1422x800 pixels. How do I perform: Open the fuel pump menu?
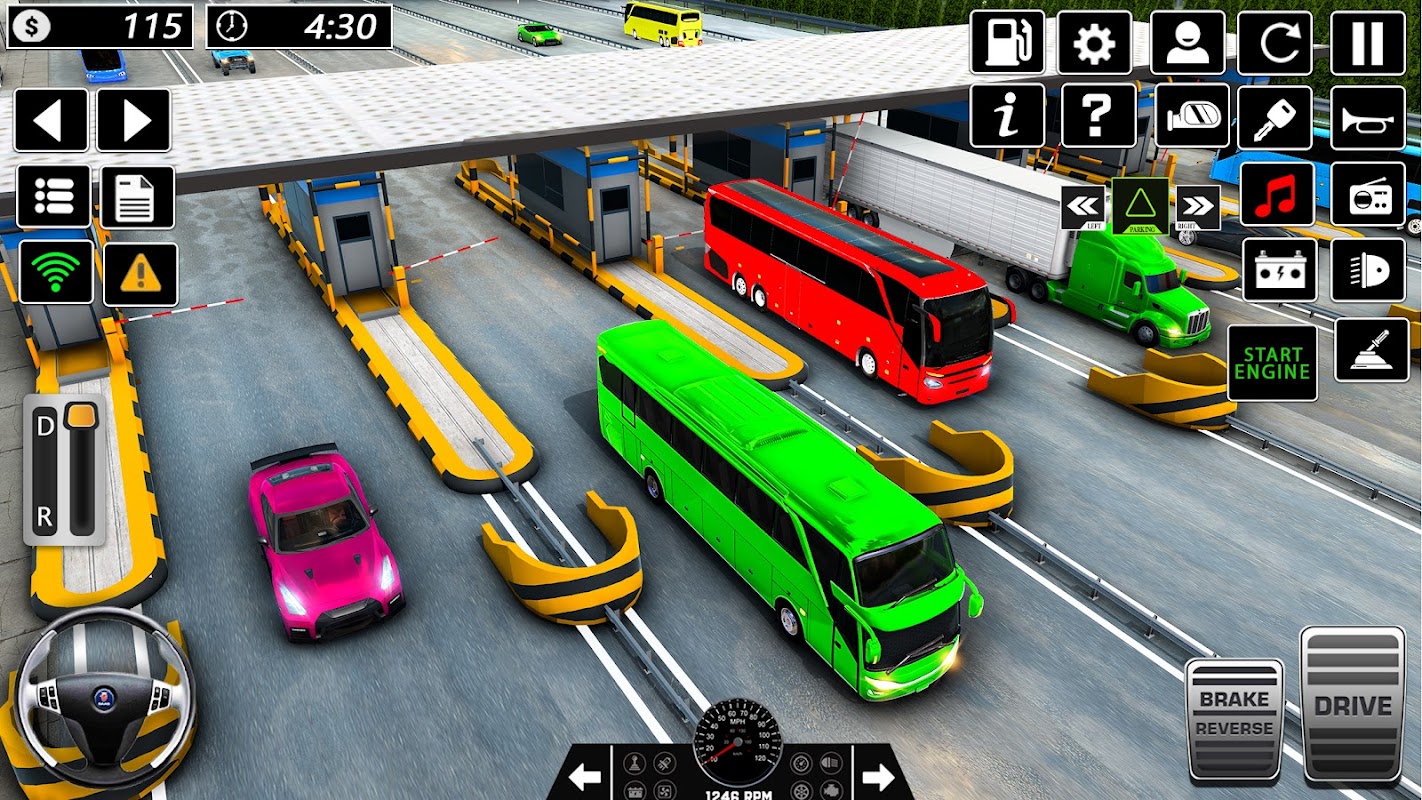point(1007,43)
